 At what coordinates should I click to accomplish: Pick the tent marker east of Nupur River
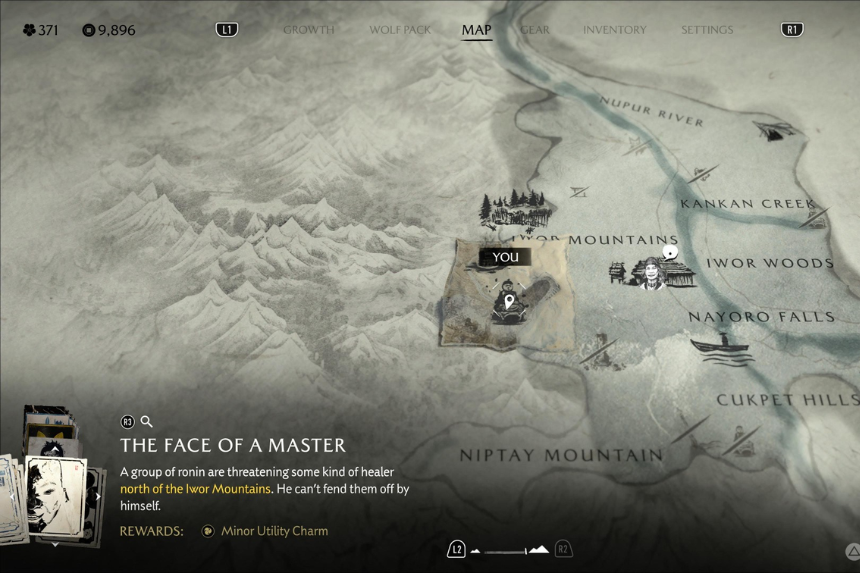click(773, 130)
